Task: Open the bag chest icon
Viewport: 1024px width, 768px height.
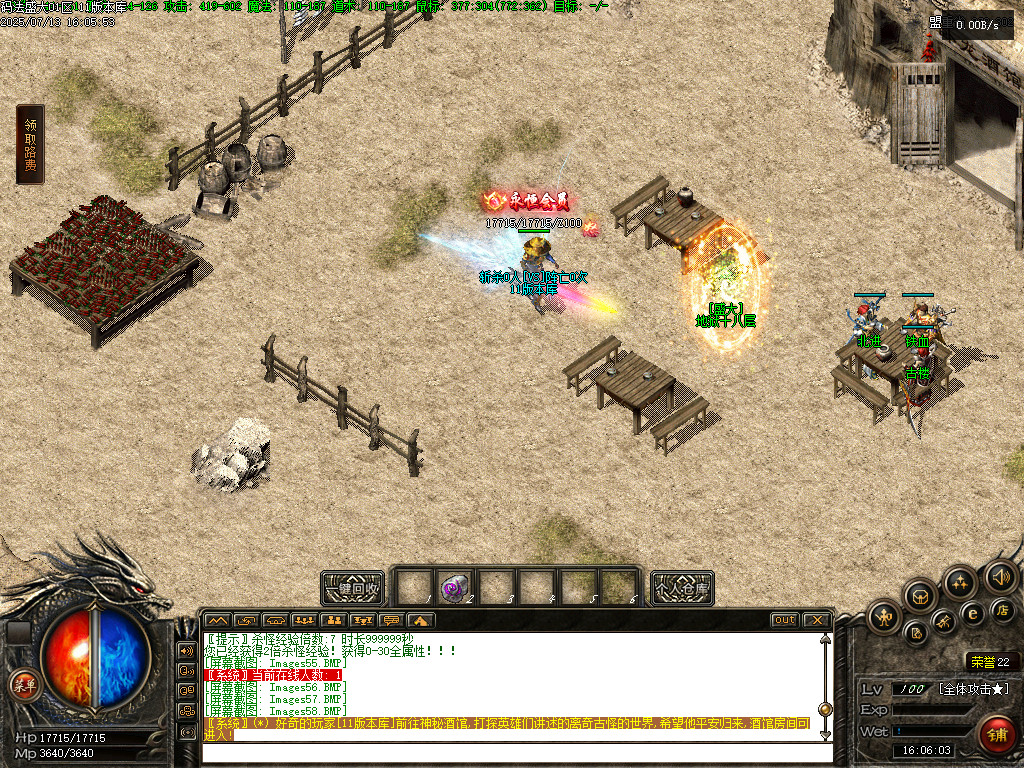Action: pos(920,595)
